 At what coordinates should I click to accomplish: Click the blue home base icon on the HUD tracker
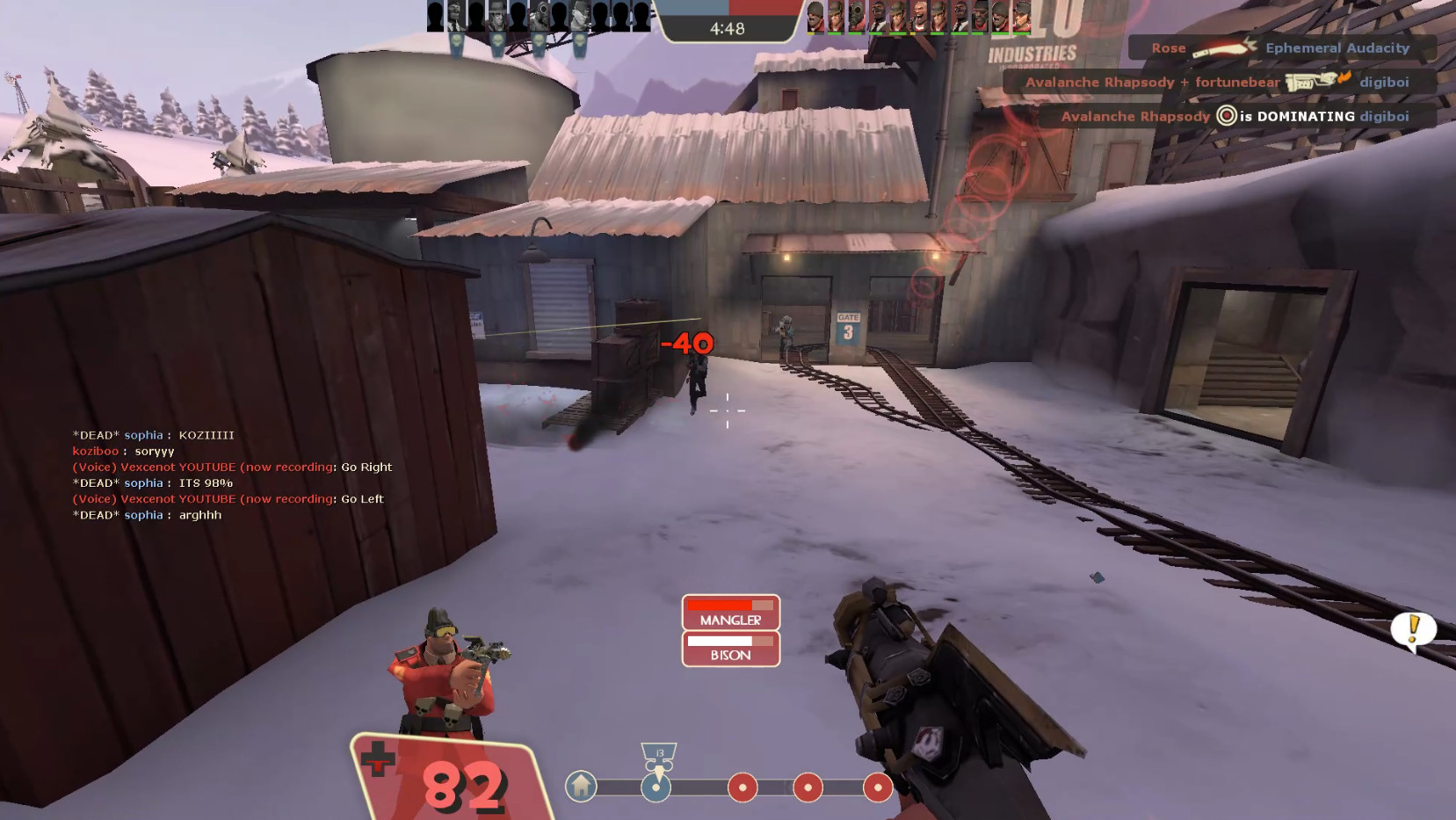click(580, 787)
